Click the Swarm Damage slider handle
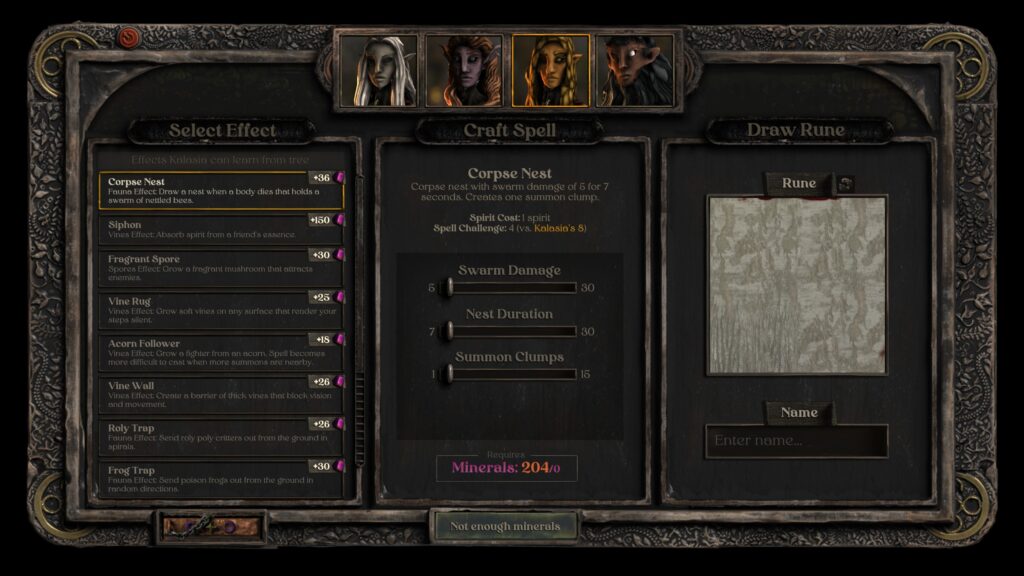Screen dimensions: 1024x576 coord(449,288)
